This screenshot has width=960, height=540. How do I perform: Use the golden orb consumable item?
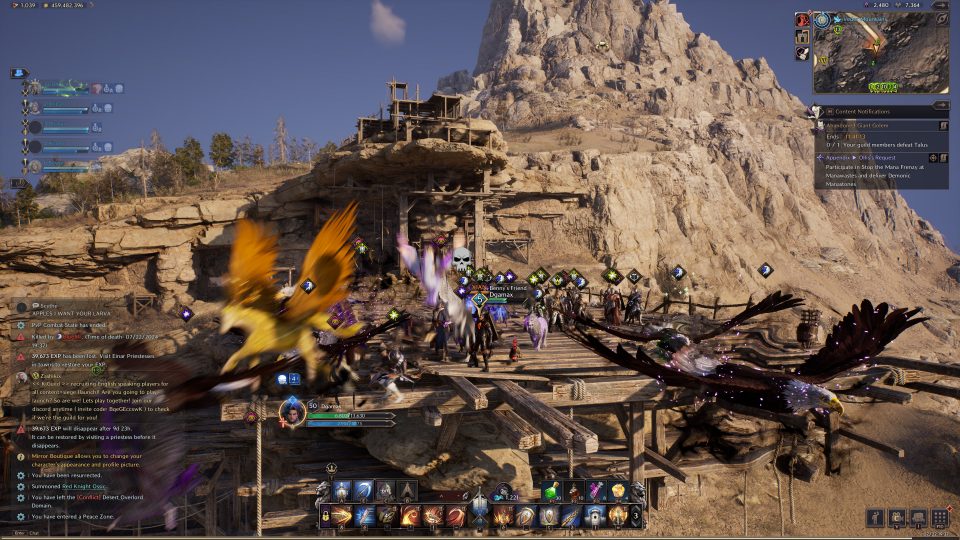coord(619,491)
